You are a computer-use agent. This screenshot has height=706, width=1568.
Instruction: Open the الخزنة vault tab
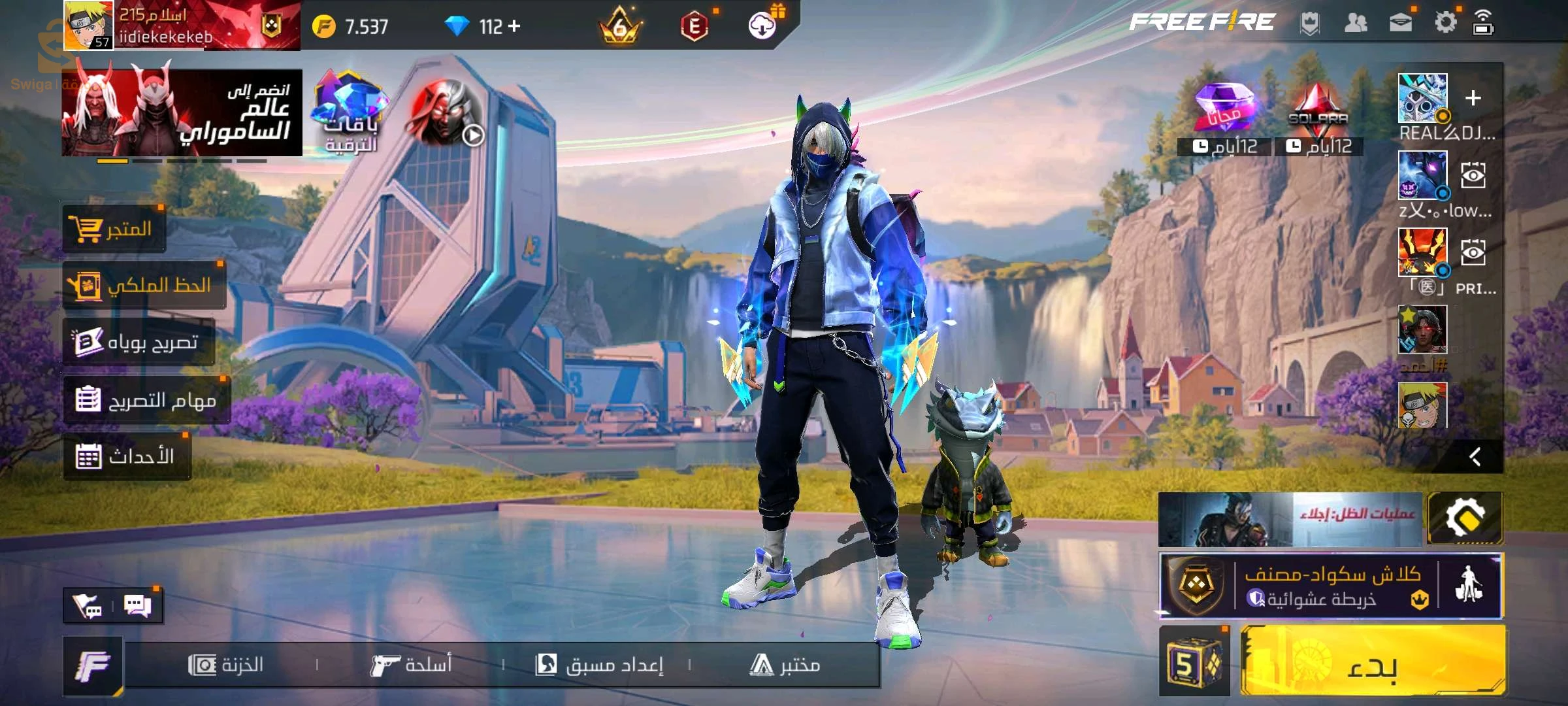226,665
